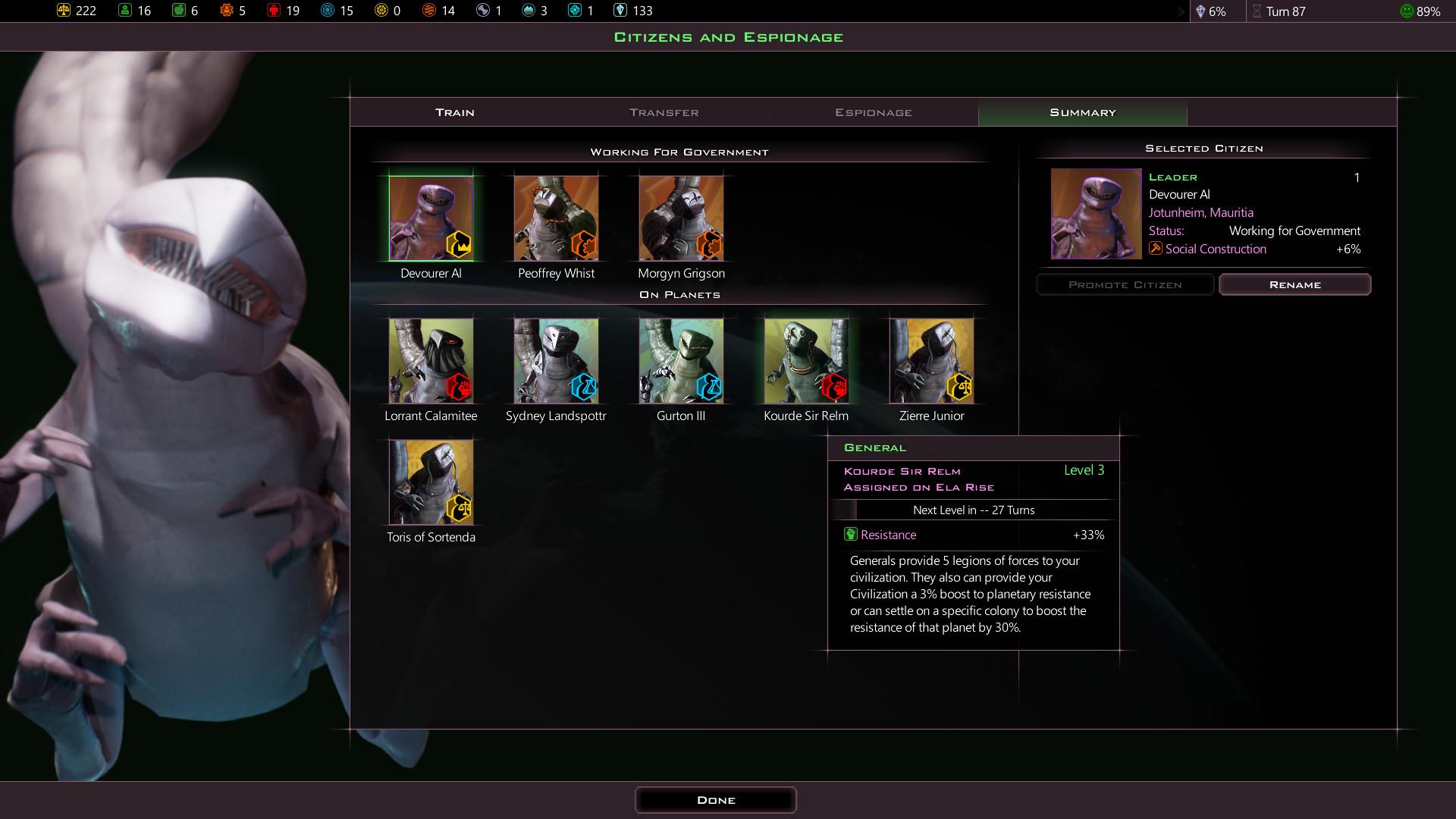Click the orange gear manufacturing icon showing 5
The width and height of the screenshot is (1456, 819).
click(225, 11)
